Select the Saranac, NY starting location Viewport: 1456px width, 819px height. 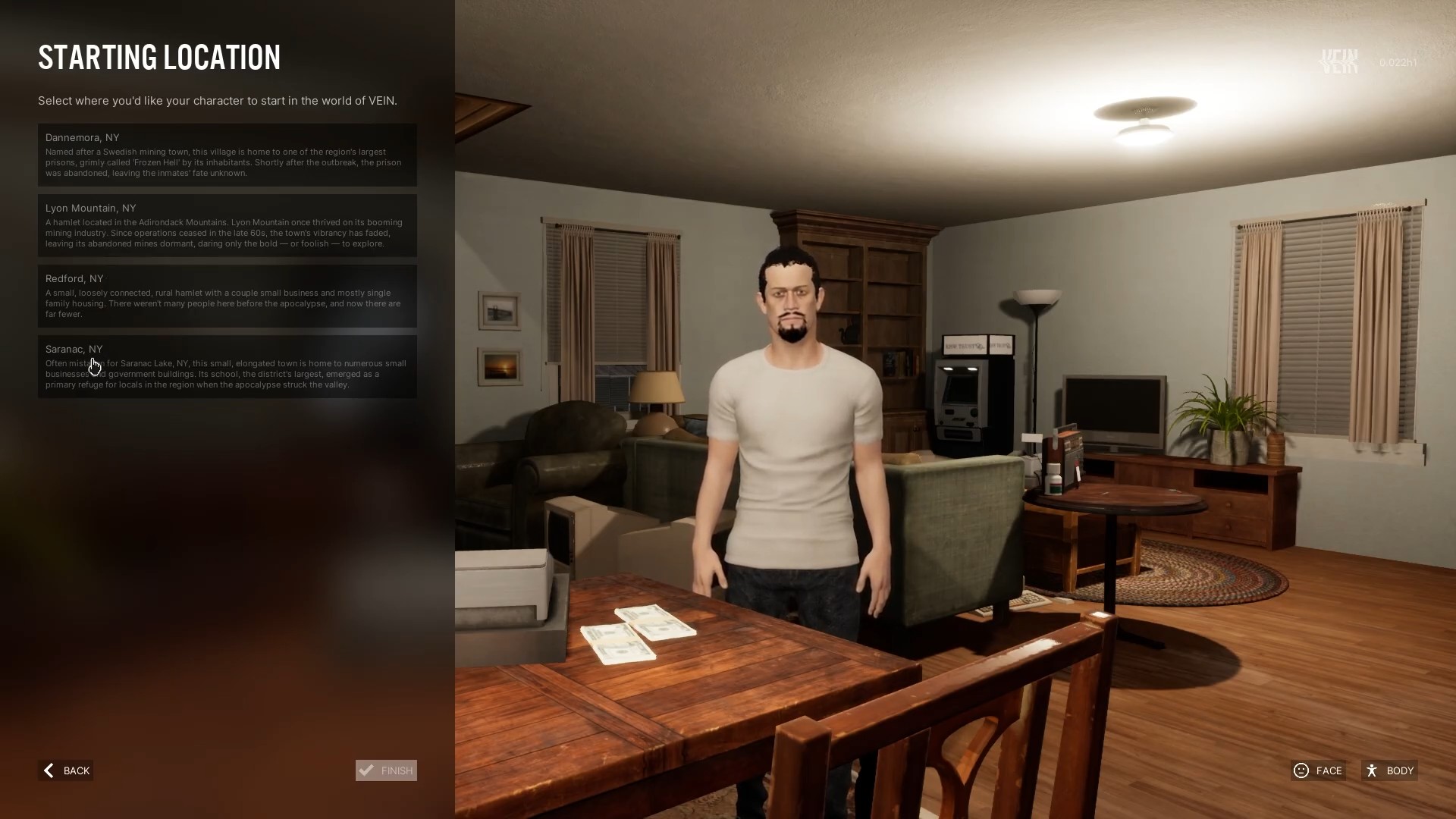[x=227, y=366]
